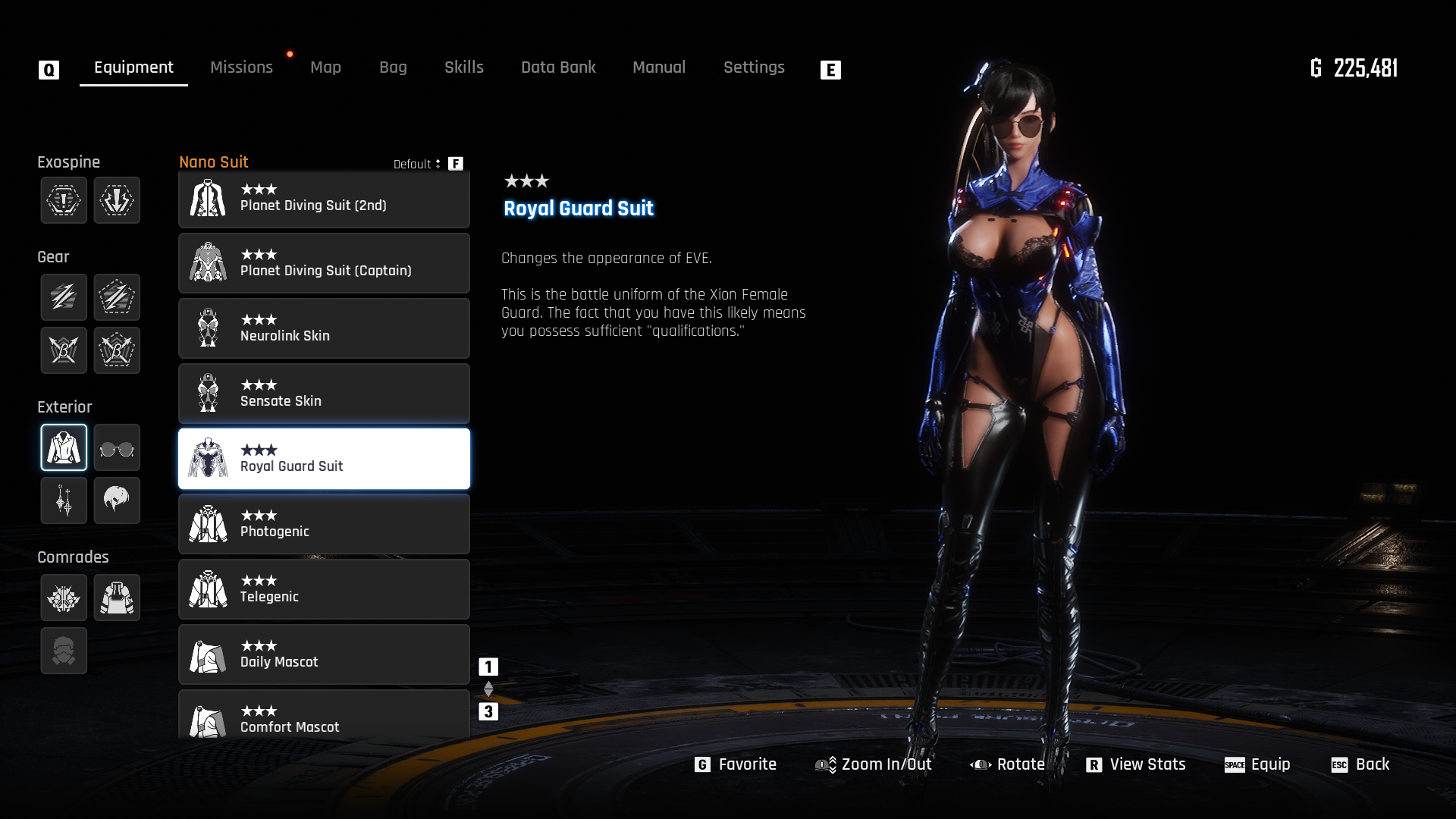The height and width of the screenshot is (819, 1456).
Task: Choose the Daily Mascot suit
Action: tap(324, 654)
